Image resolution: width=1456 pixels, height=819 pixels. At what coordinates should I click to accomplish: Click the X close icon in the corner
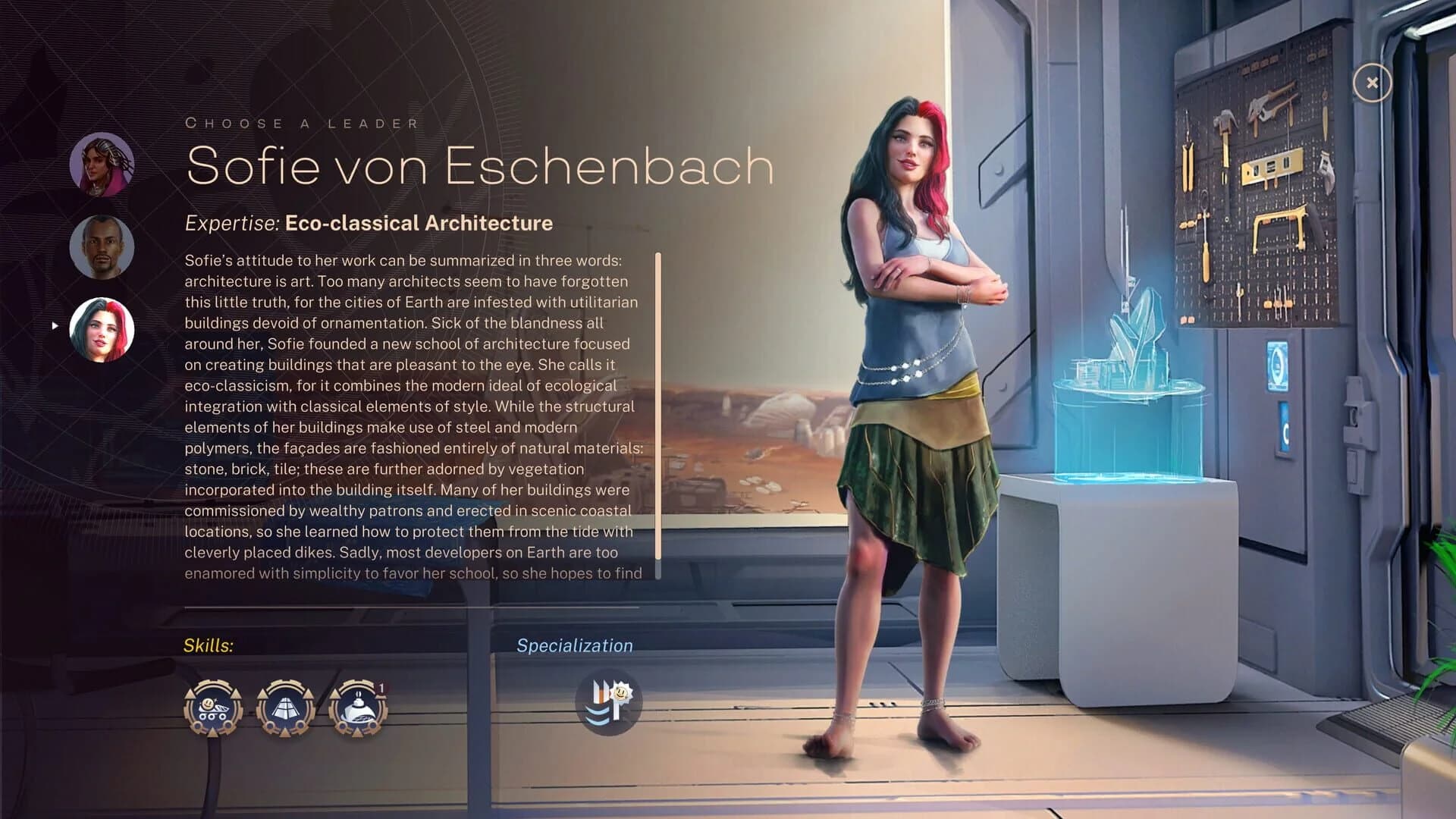[x=1372, y=83]
